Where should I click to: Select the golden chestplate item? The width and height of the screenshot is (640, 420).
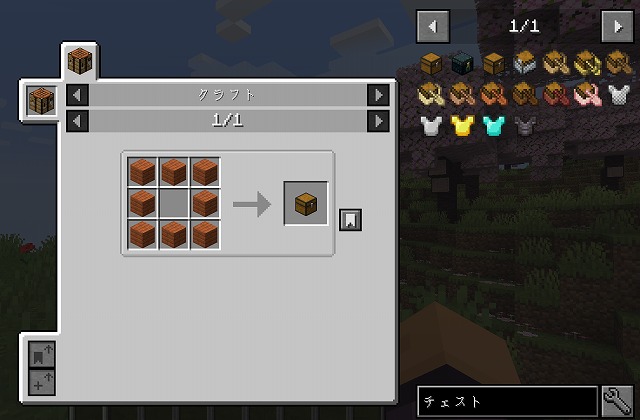pyautogui.click(x=462, y=126)
